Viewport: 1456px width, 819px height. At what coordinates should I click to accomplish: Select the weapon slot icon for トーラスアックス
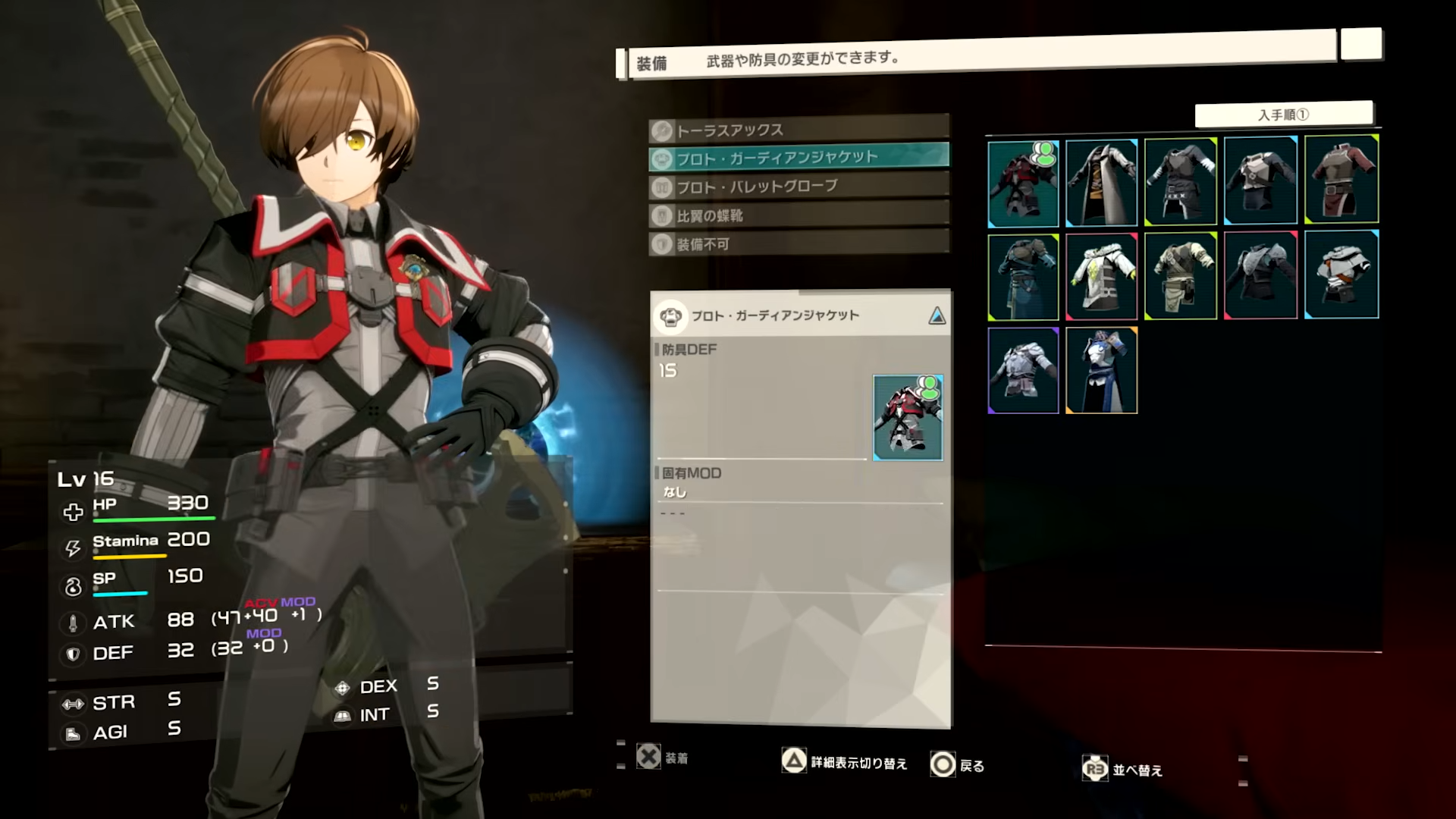point(662,129)
